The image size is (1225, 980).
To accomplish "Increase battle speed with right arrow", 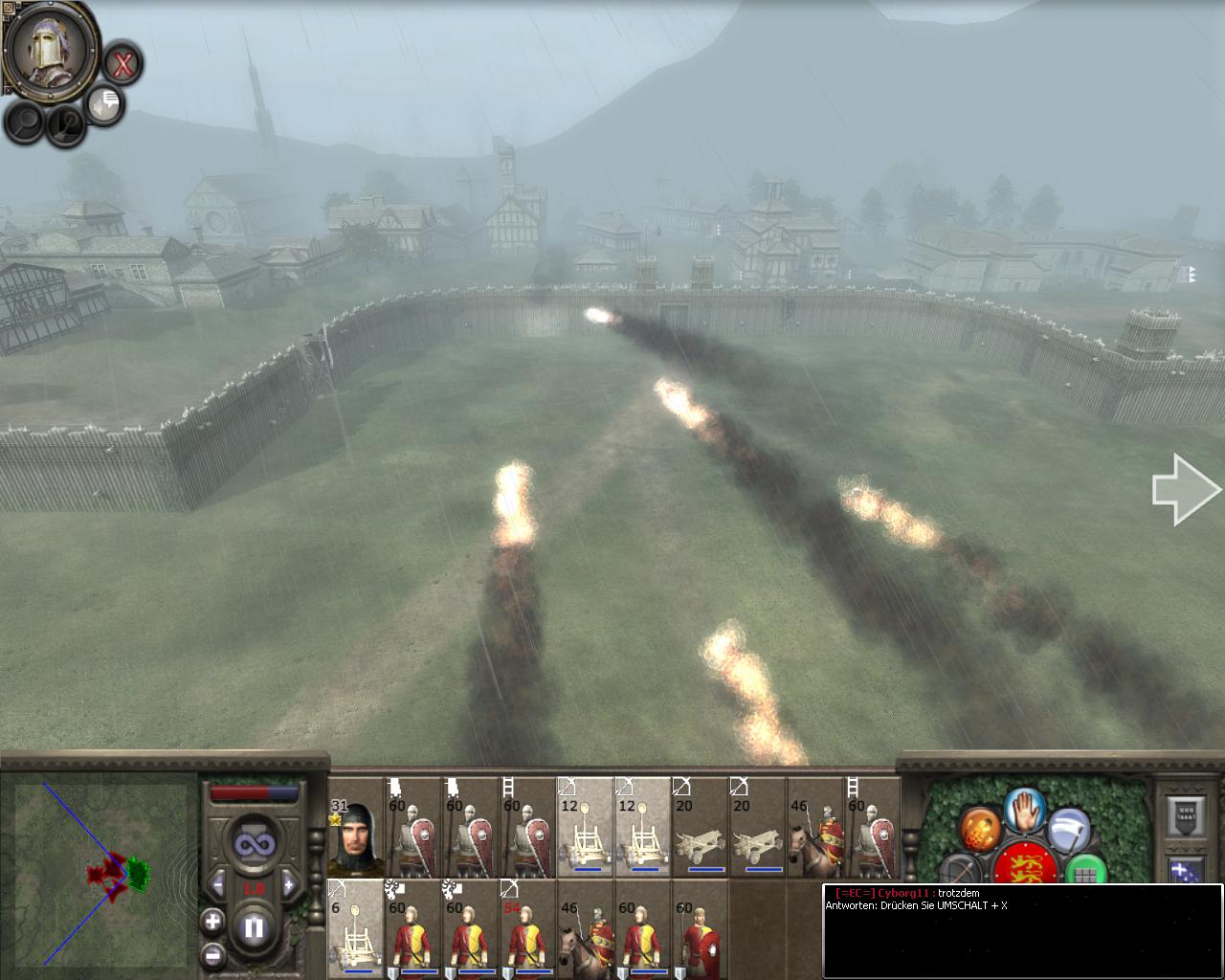I will tap(288, 883).
